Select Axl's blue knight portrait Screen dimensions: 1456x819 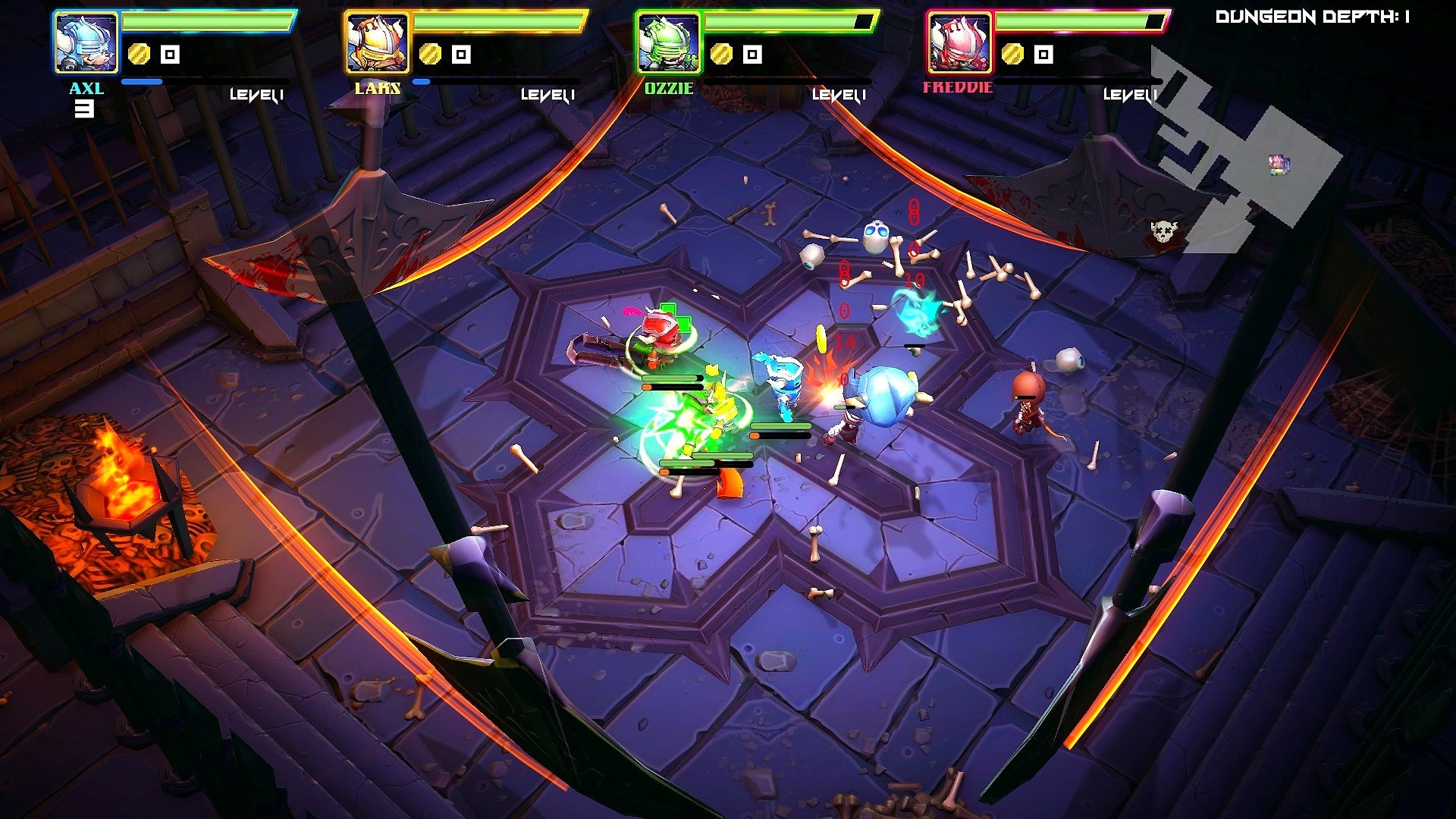(x=86, y=42)
